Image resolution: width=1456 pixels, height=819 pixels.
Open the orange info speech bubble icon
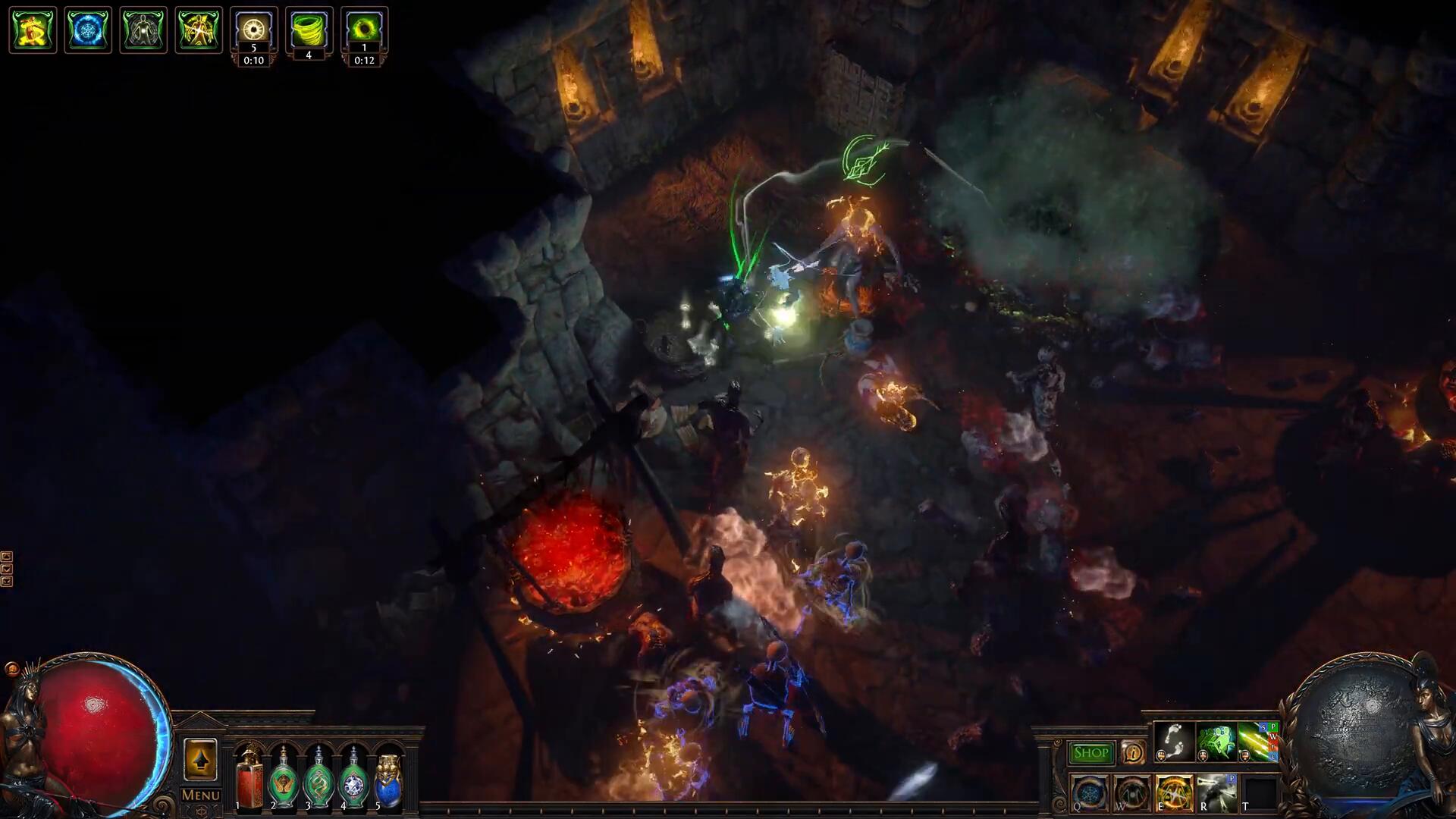tap(1132, 752)
